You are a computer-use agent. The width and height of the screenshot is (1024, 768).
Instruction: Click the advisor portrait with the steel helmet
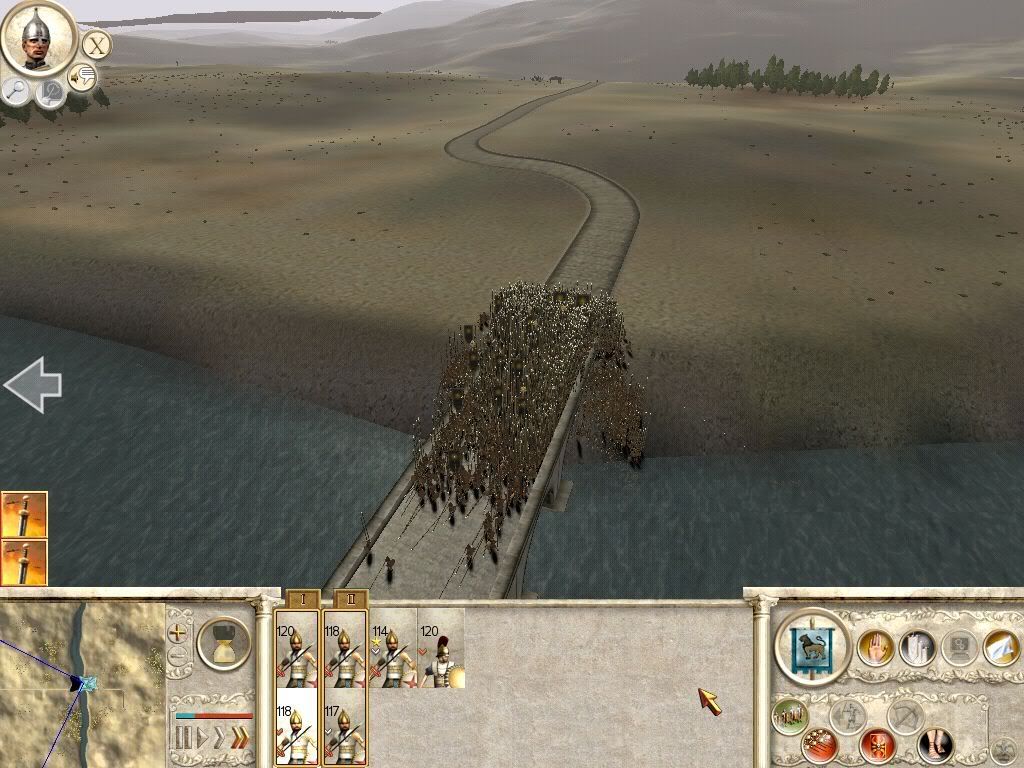38,37
